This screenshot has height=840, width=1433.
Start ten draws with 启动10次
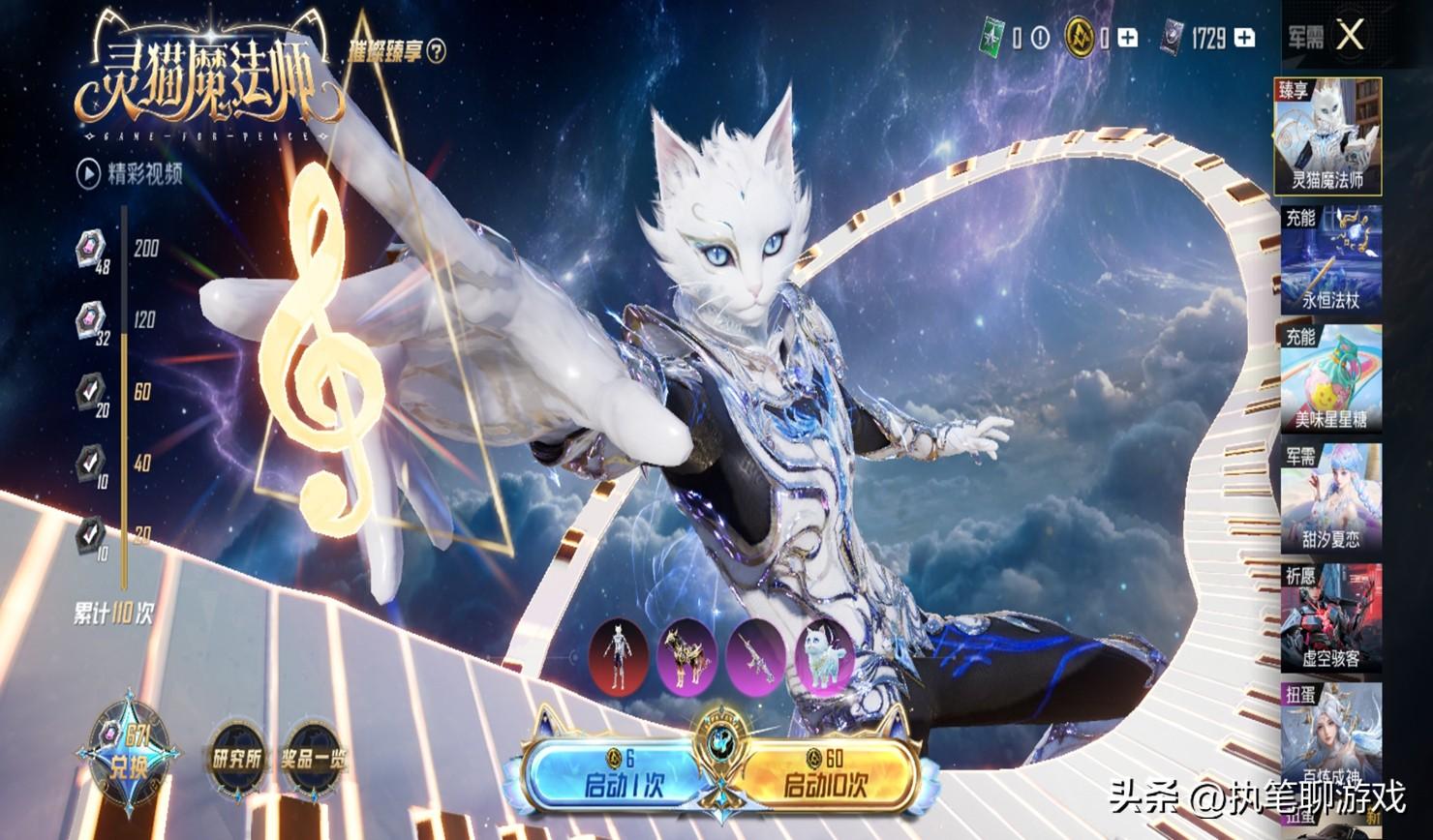(x=828, y=772)
